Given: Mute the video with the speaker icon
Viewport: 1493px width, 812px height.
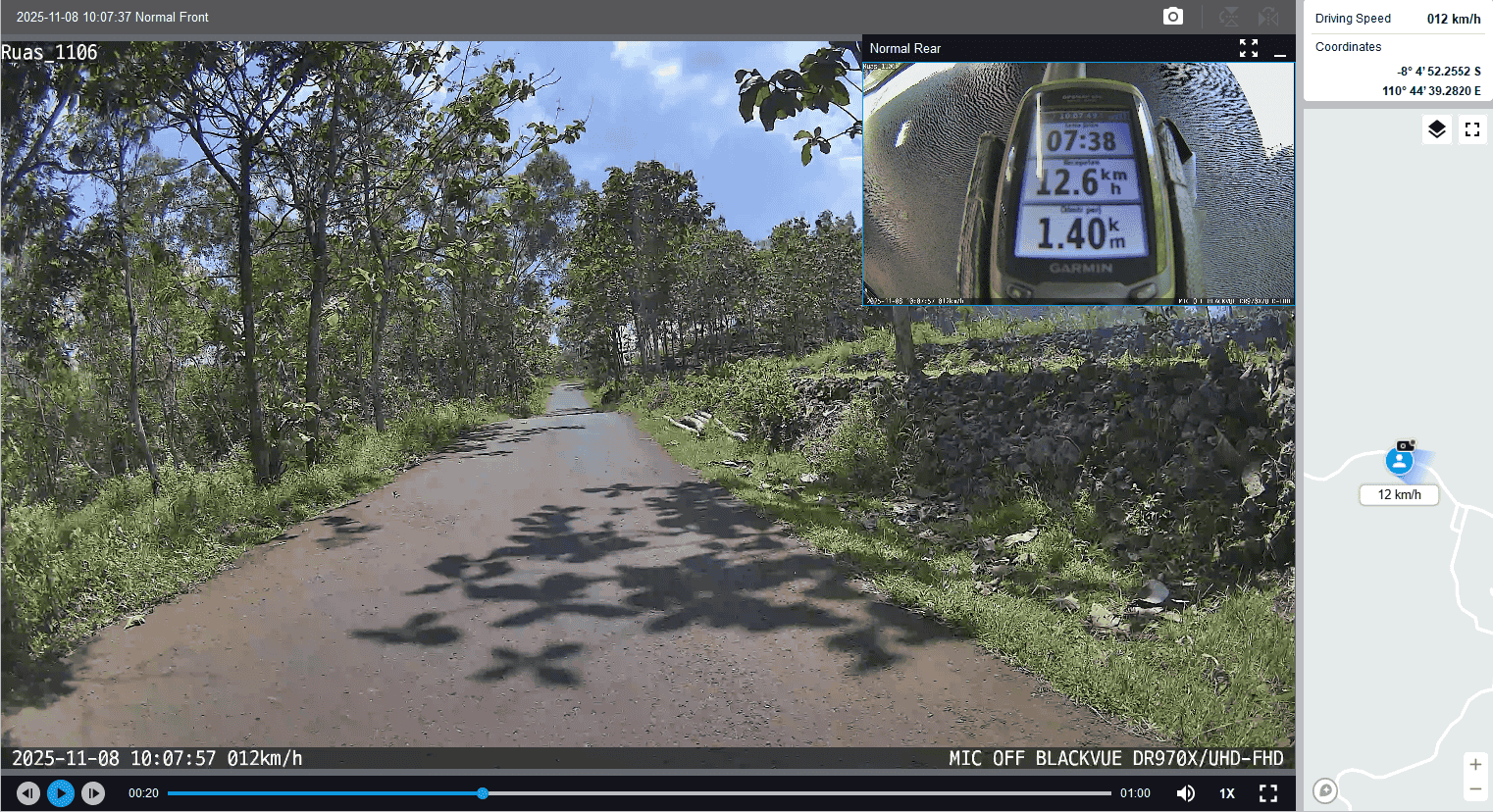Looking at the screenshot, I should 1186,793.
